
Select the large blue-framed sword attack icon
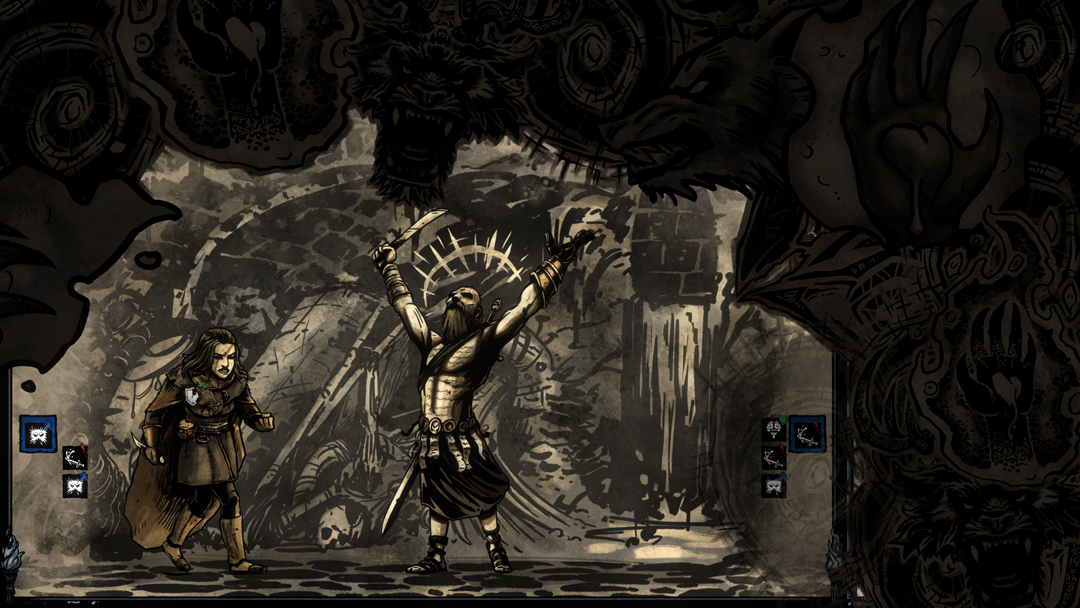pos(808,434)
